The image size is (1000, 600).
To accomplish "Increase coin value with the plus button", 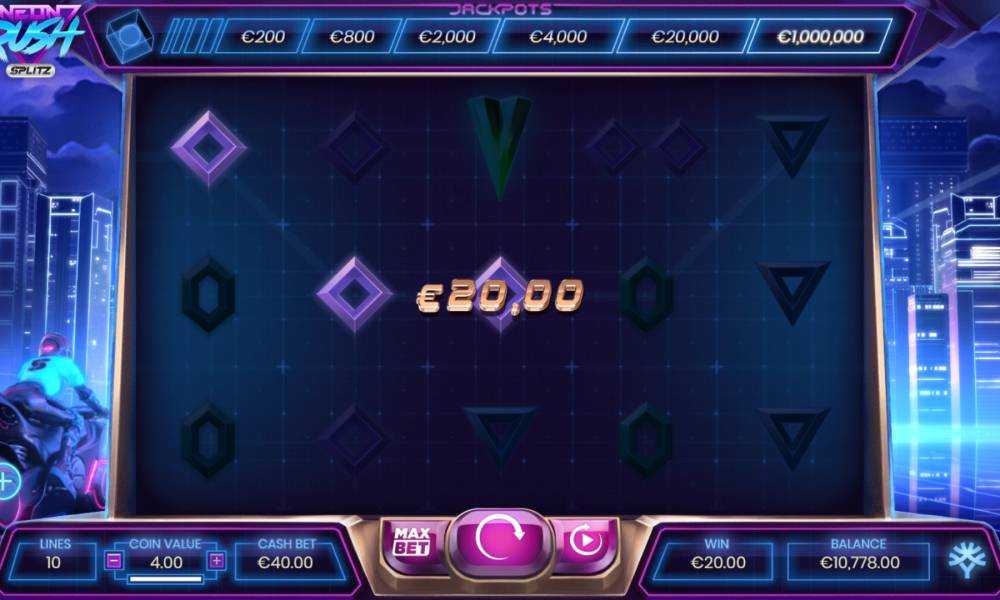I will tap(217, 561).
